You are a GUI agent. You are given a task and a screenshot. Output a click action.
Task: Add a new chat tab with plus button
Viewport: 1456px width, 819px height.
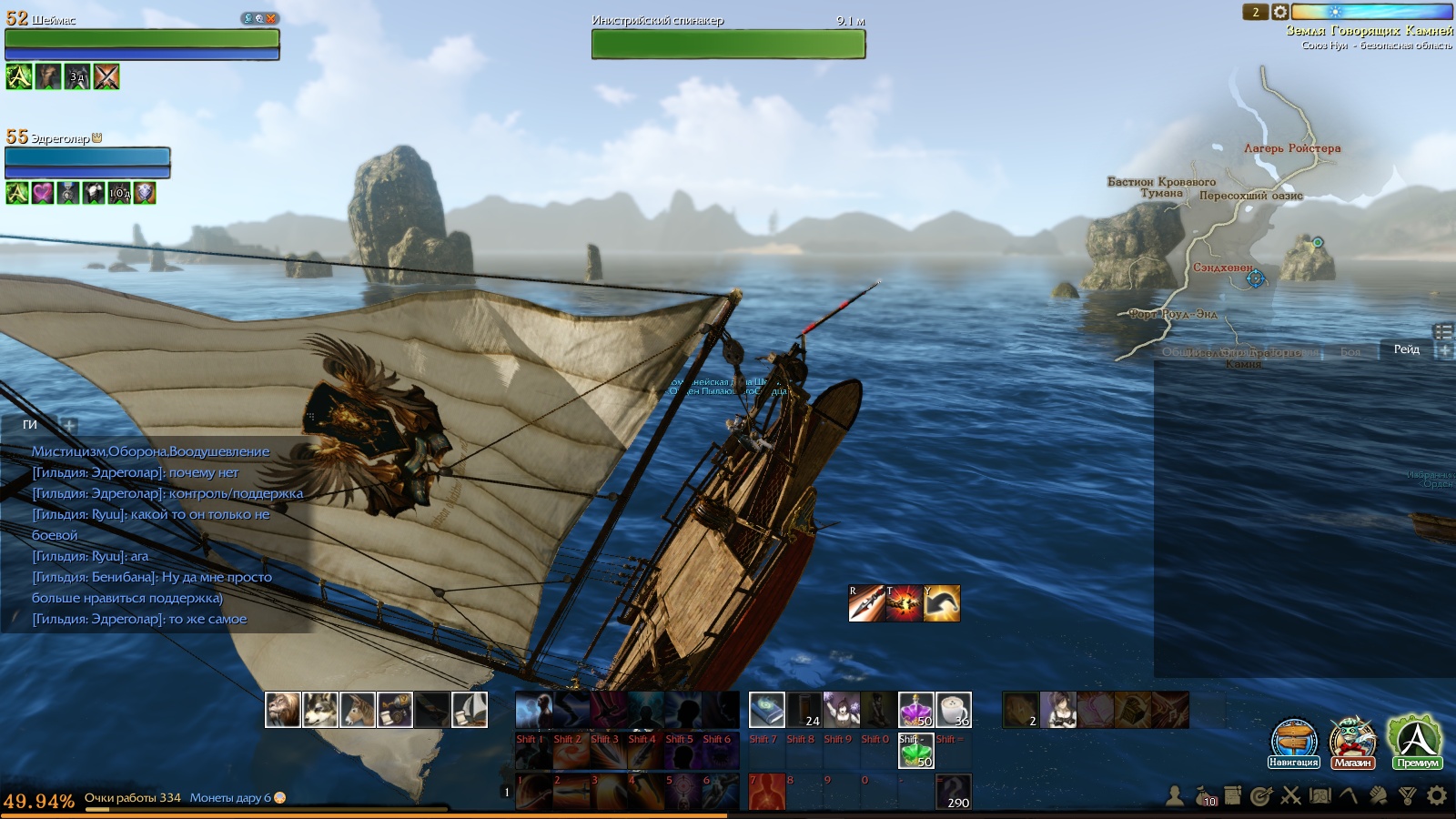click(69, 425)
